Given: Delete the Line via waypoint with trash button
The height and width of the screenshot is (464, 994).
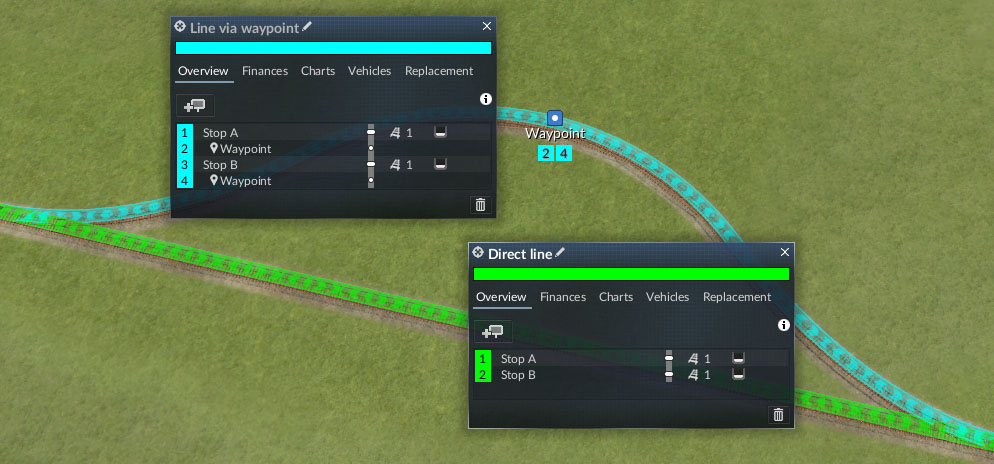Looking at the screenshot, I should [480, 205].
